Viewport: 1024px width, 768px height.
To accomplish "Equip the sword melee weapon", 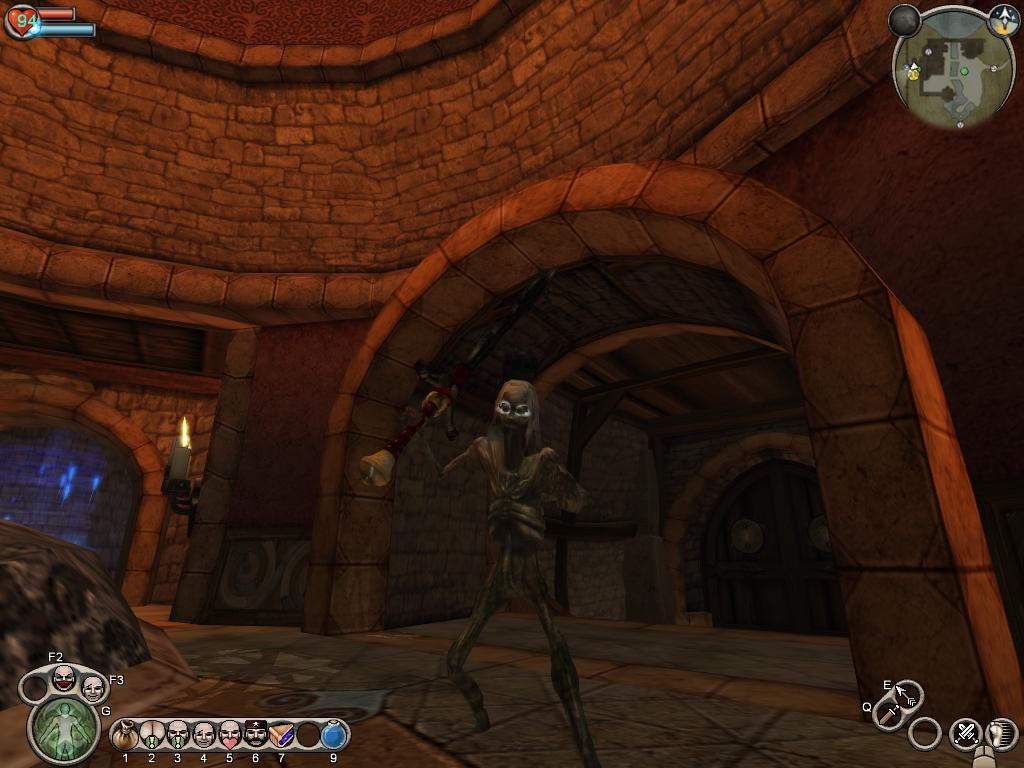I will (887, 713).
